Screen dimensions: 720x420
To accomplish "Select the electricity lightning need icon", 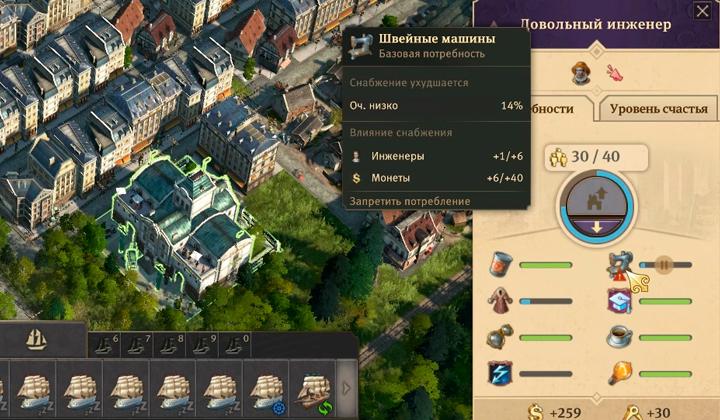I will (501, 373).
